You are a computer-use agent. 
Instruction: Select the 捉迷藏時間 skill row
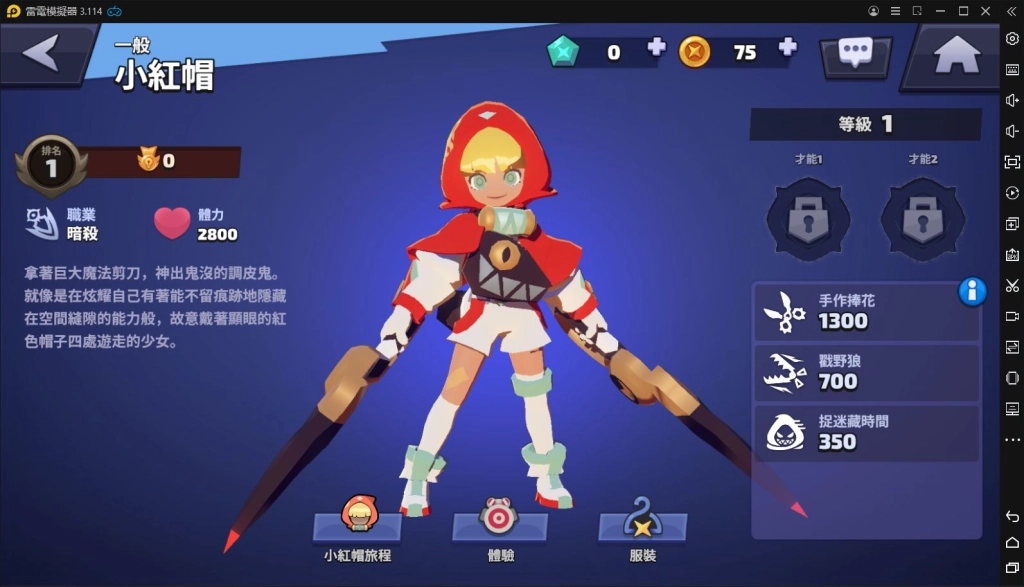[866, 432]
